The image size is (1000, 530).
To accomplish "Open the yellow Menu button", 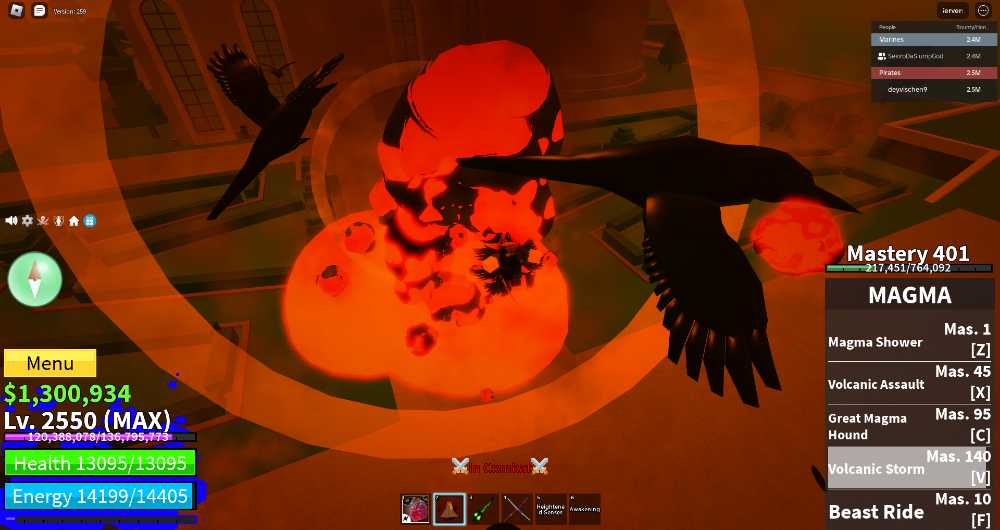I will pos(50,363).
